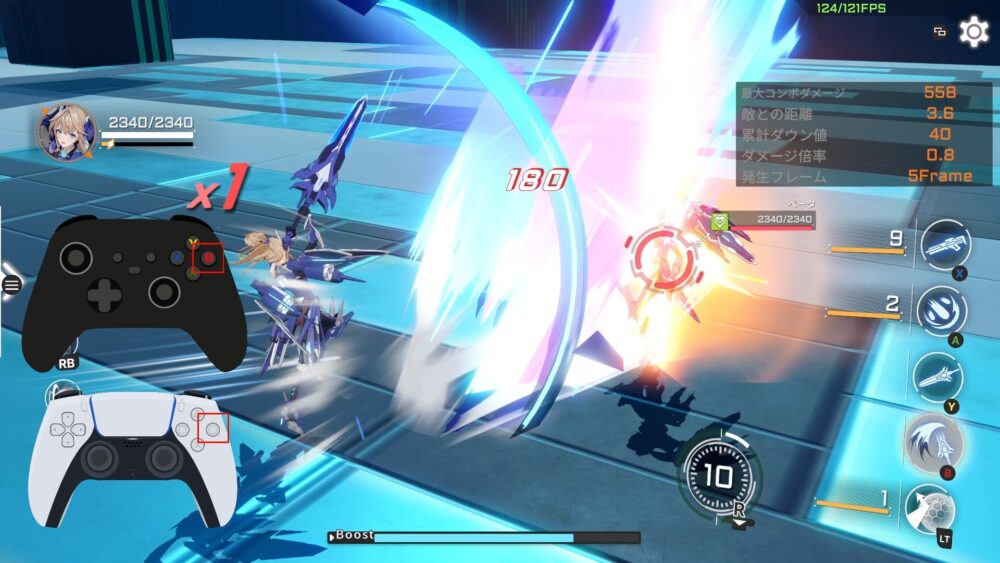Viewport: 1000px width, 563px height.
Task: Activate the hexagon shield skill
Action: coord(929,508)
